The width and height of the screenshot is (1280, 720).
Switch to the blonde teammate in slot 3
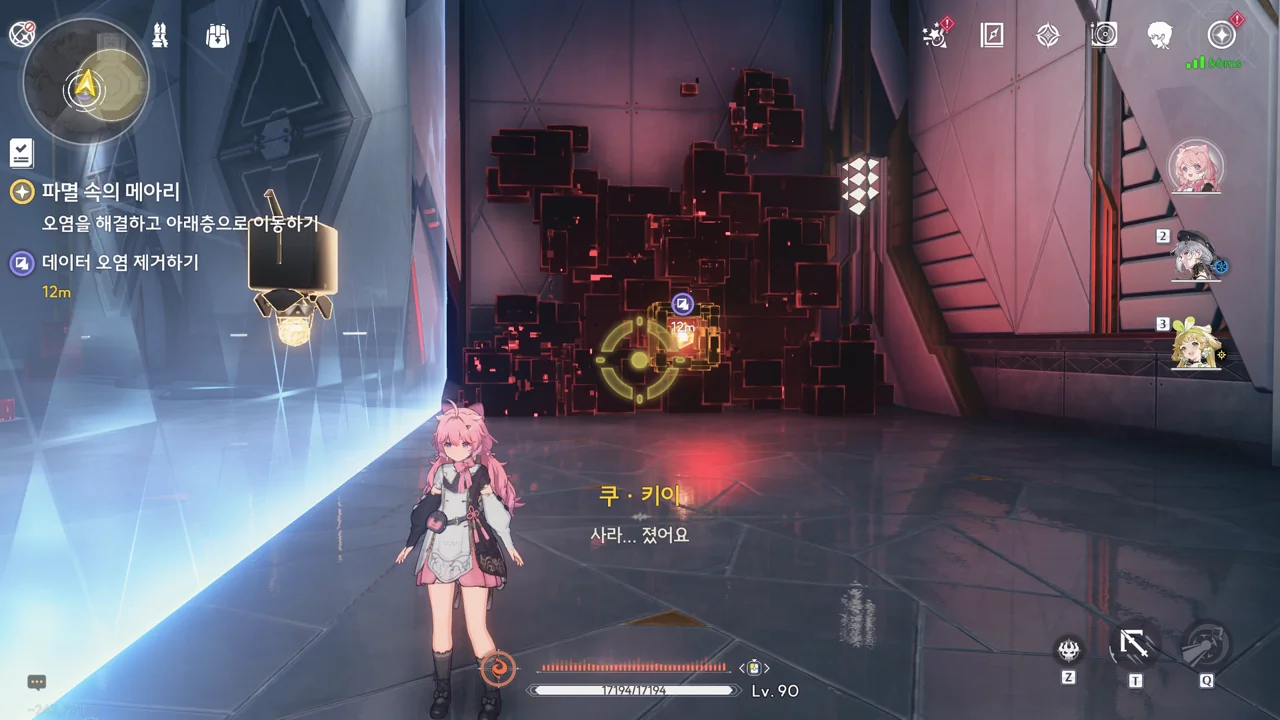pos(1195,345)
